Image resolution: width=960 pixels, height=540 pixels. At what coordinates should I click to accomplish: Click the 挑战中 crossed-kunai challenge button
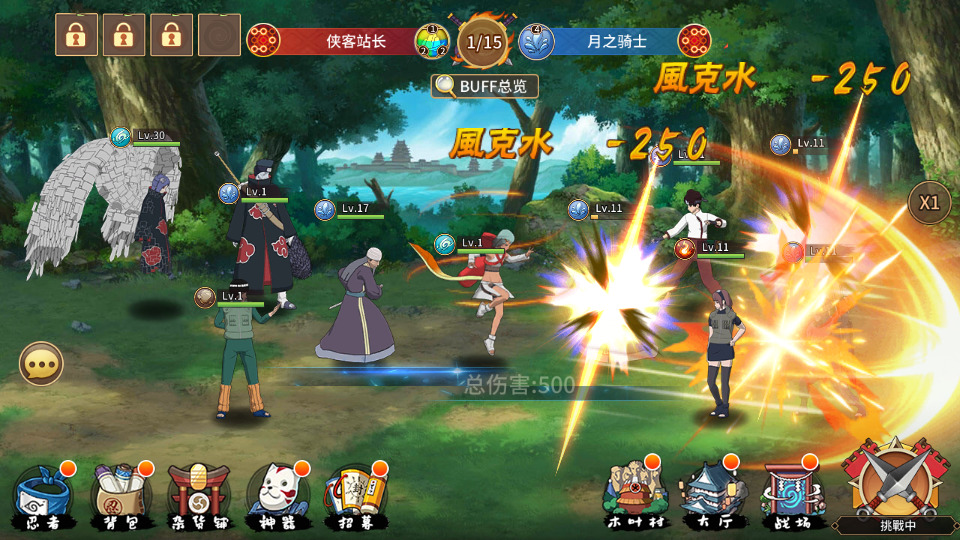click(x=893, y=484)
